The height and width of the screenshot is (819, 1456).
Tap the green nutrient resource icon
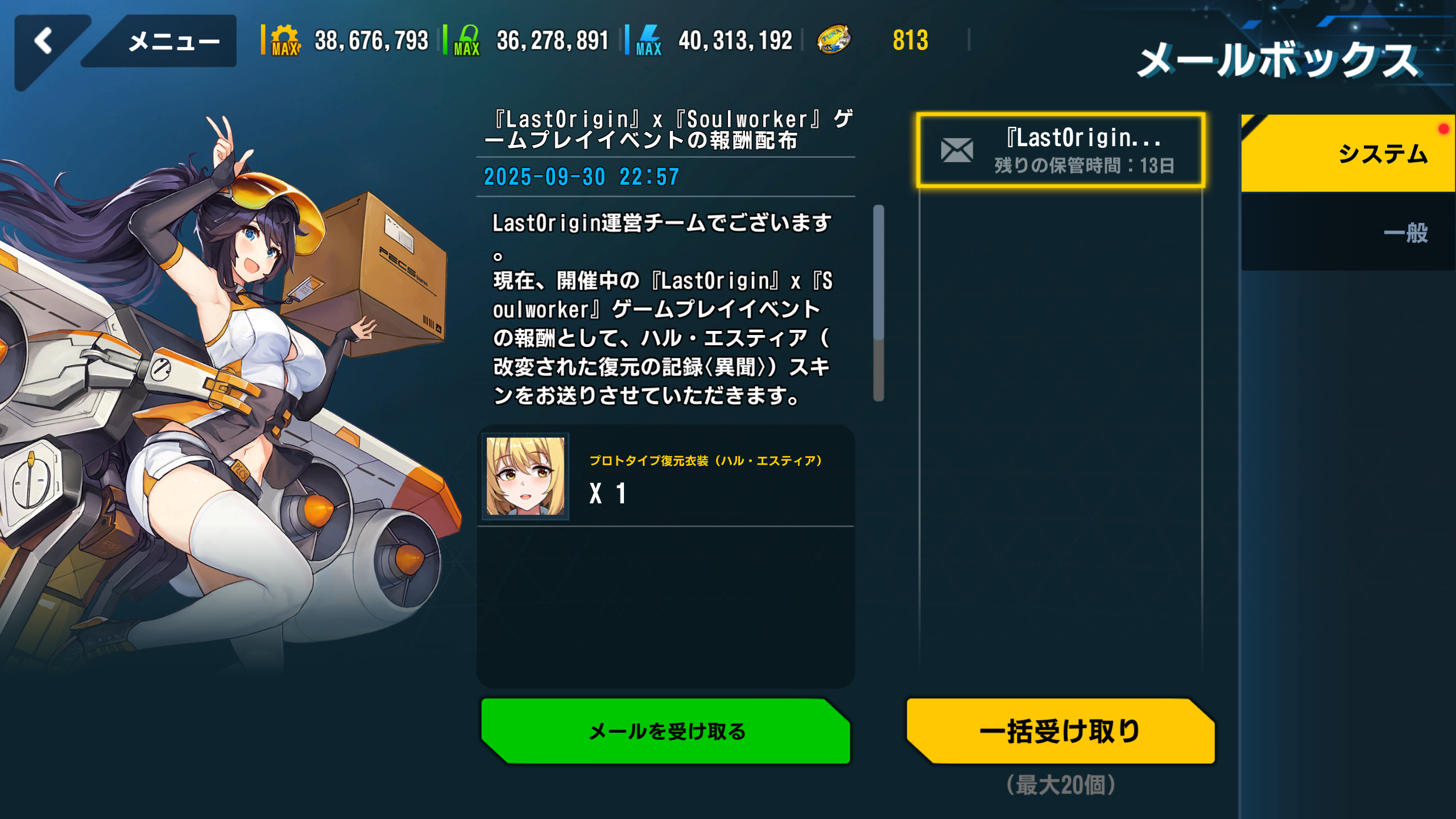pyautogui.click(x=468, y=40)
